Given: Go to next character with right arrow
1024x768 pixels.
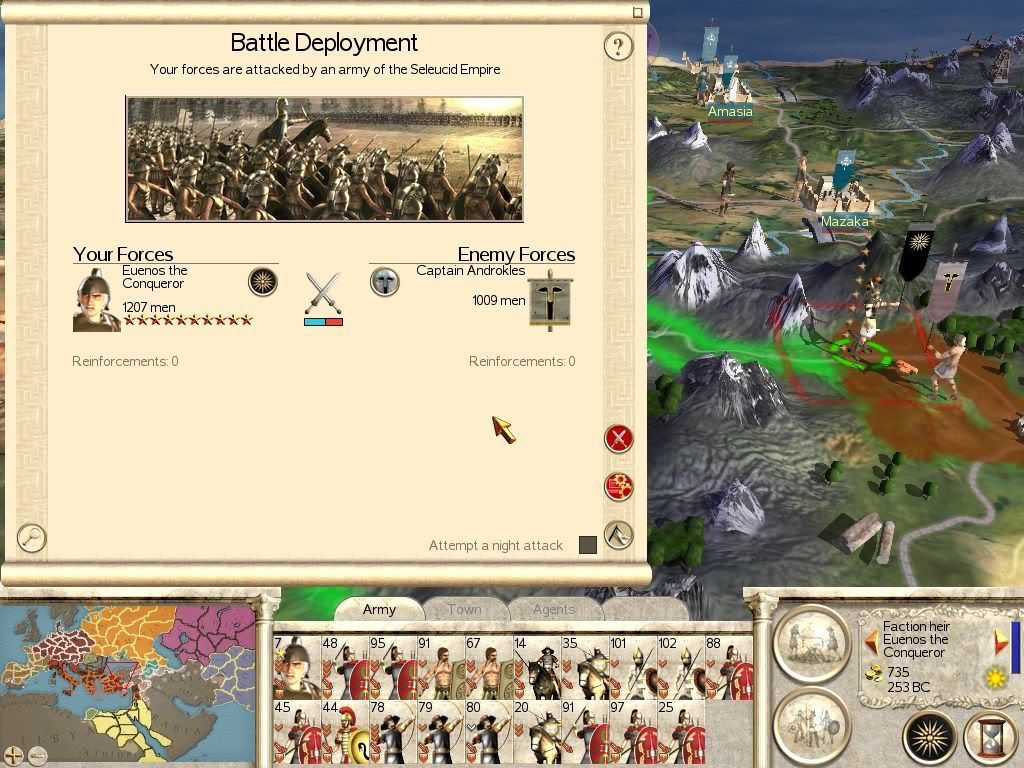Looking at the screenshot, I should pyautogui.click(x=999, y=640).
